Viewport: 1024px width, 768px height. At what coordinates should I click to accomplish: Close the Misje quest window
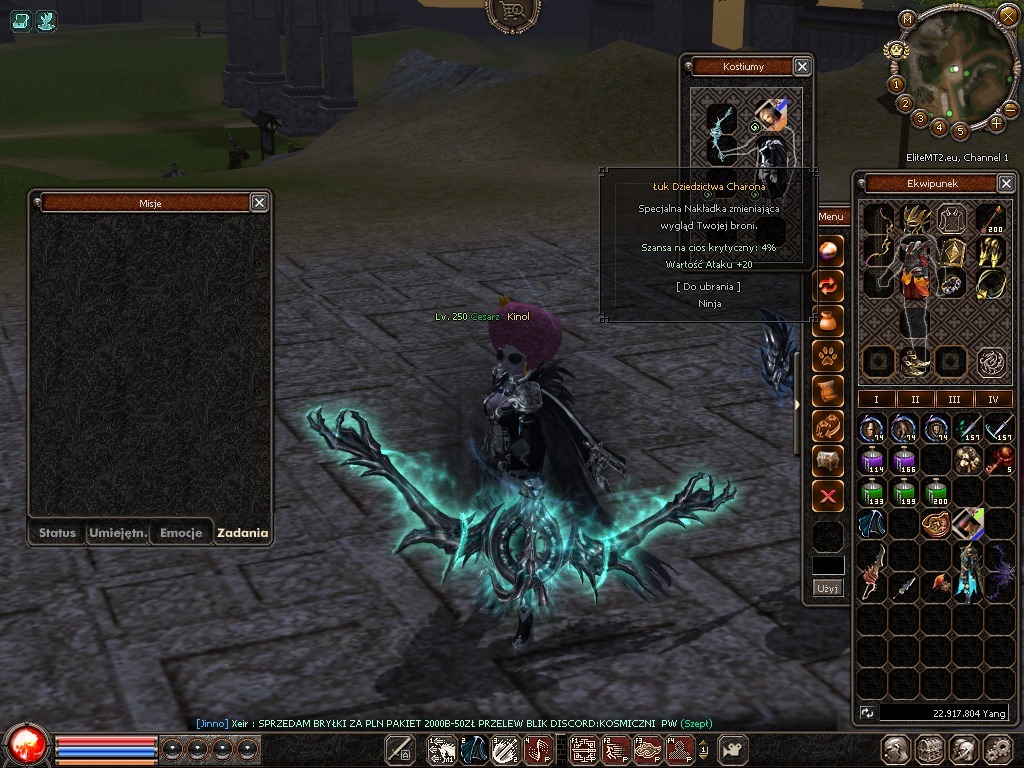(x=259, y=203)
